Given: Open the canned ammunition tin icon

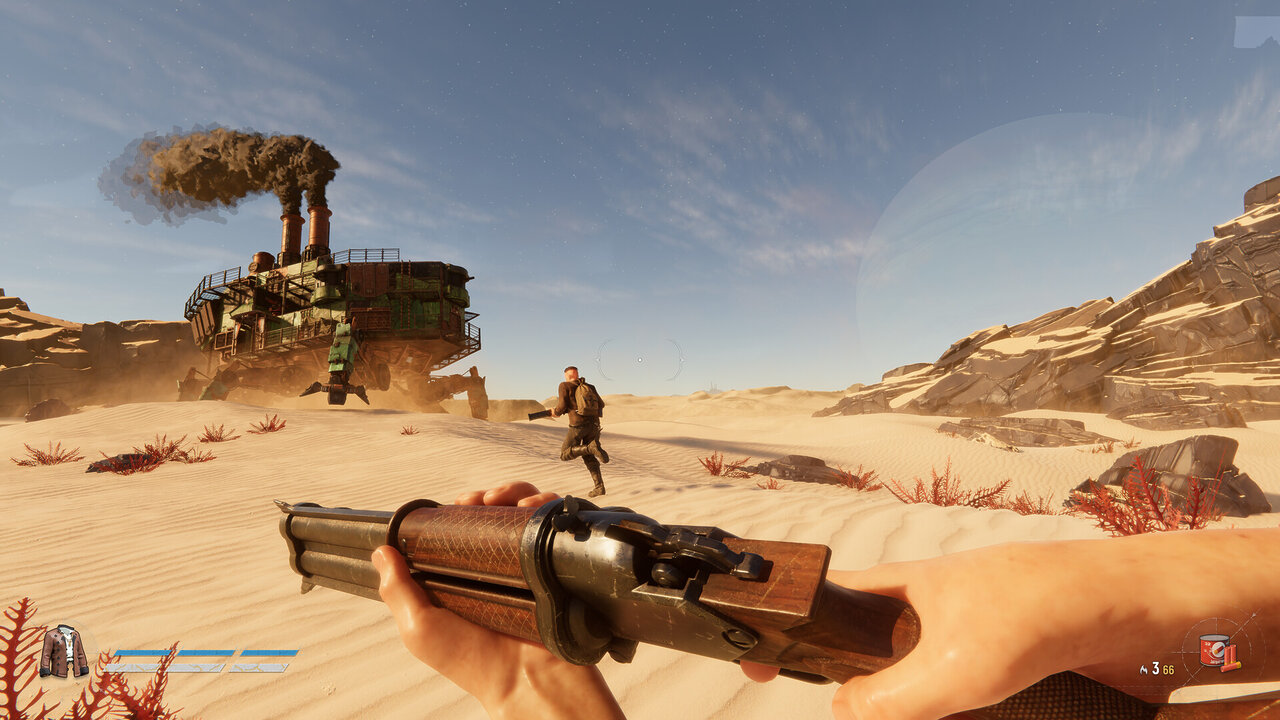Looking at the screenshot, I should 1212,650.
